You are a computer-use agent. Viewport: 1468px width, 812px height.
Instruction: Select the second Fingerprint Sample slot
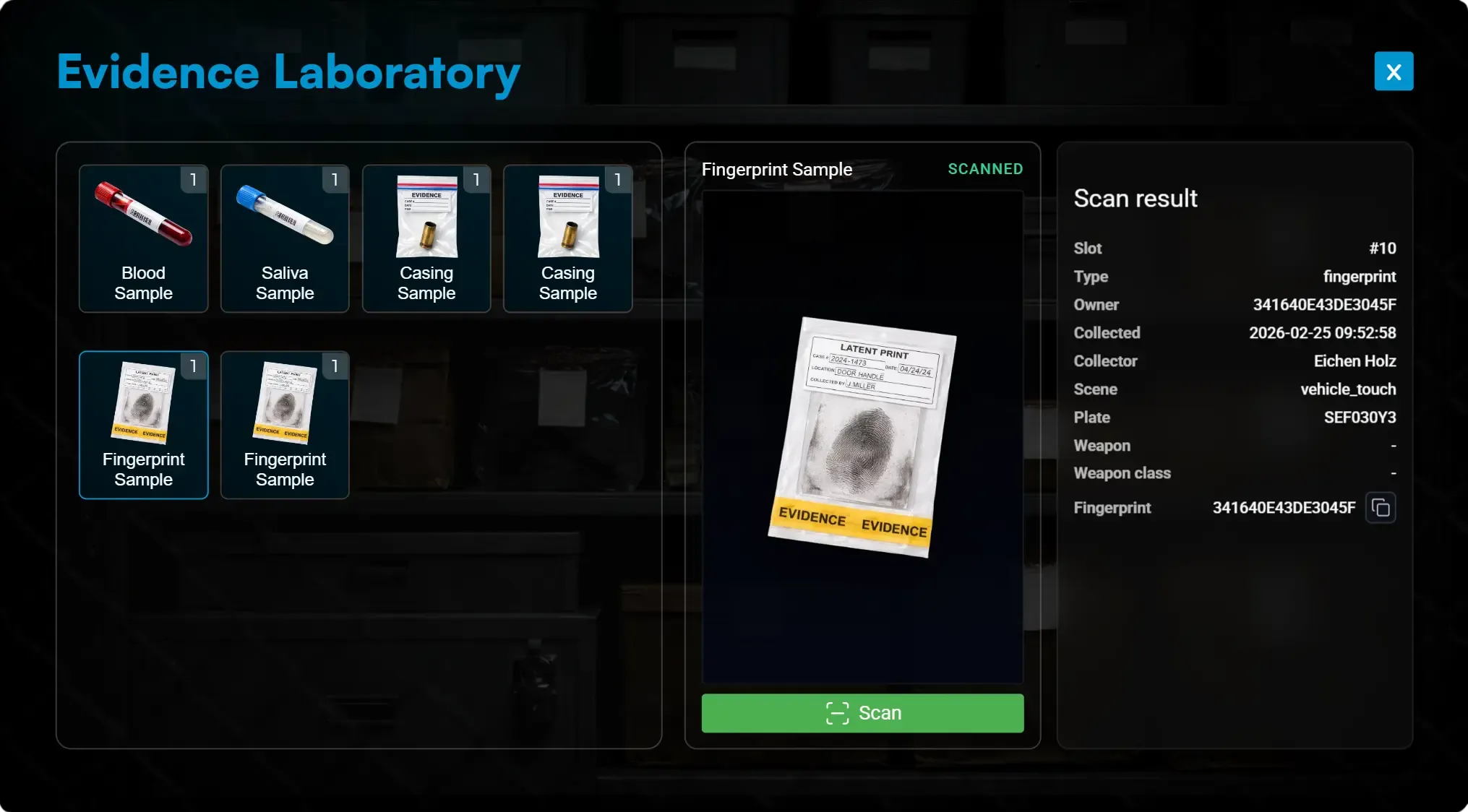tap(285, 425)
